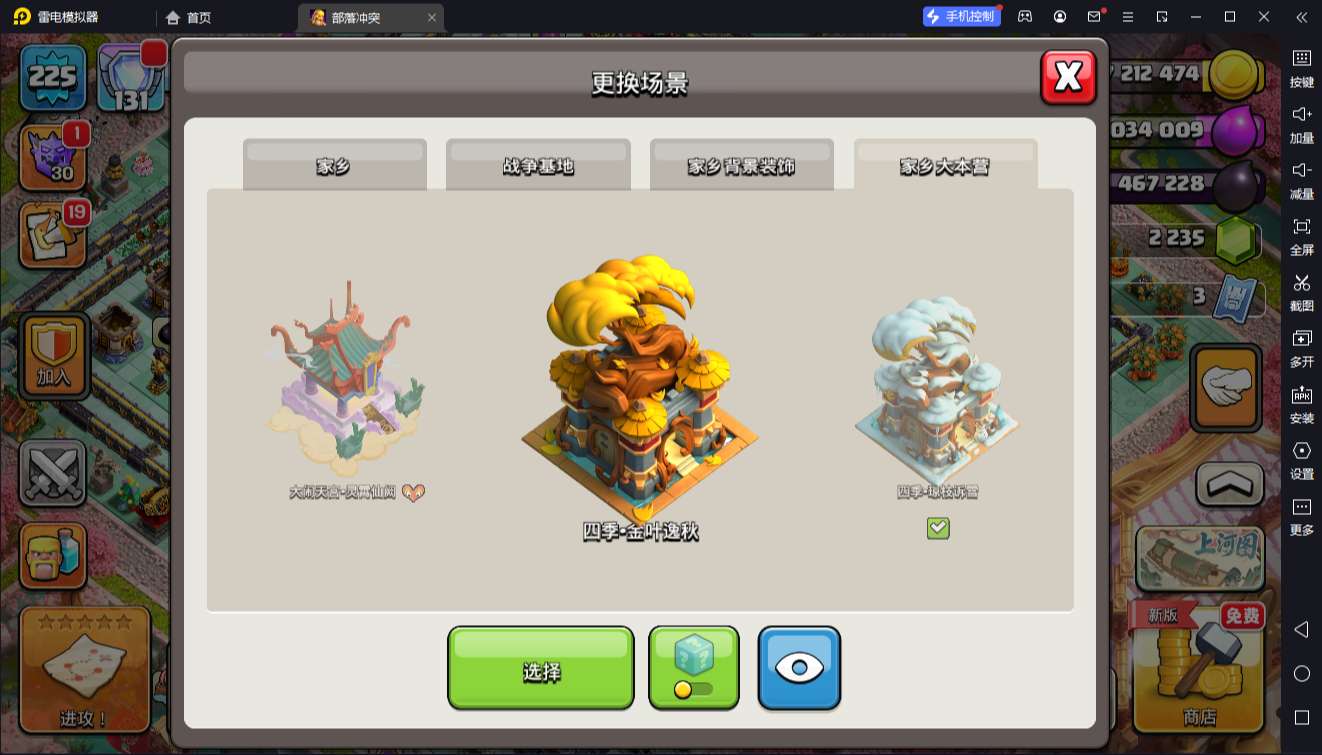This screenshot has width=1322, height=755.
Task: Choose the 大师天宫 pagoda town hall skin
Action: click(x=345, y=385)
